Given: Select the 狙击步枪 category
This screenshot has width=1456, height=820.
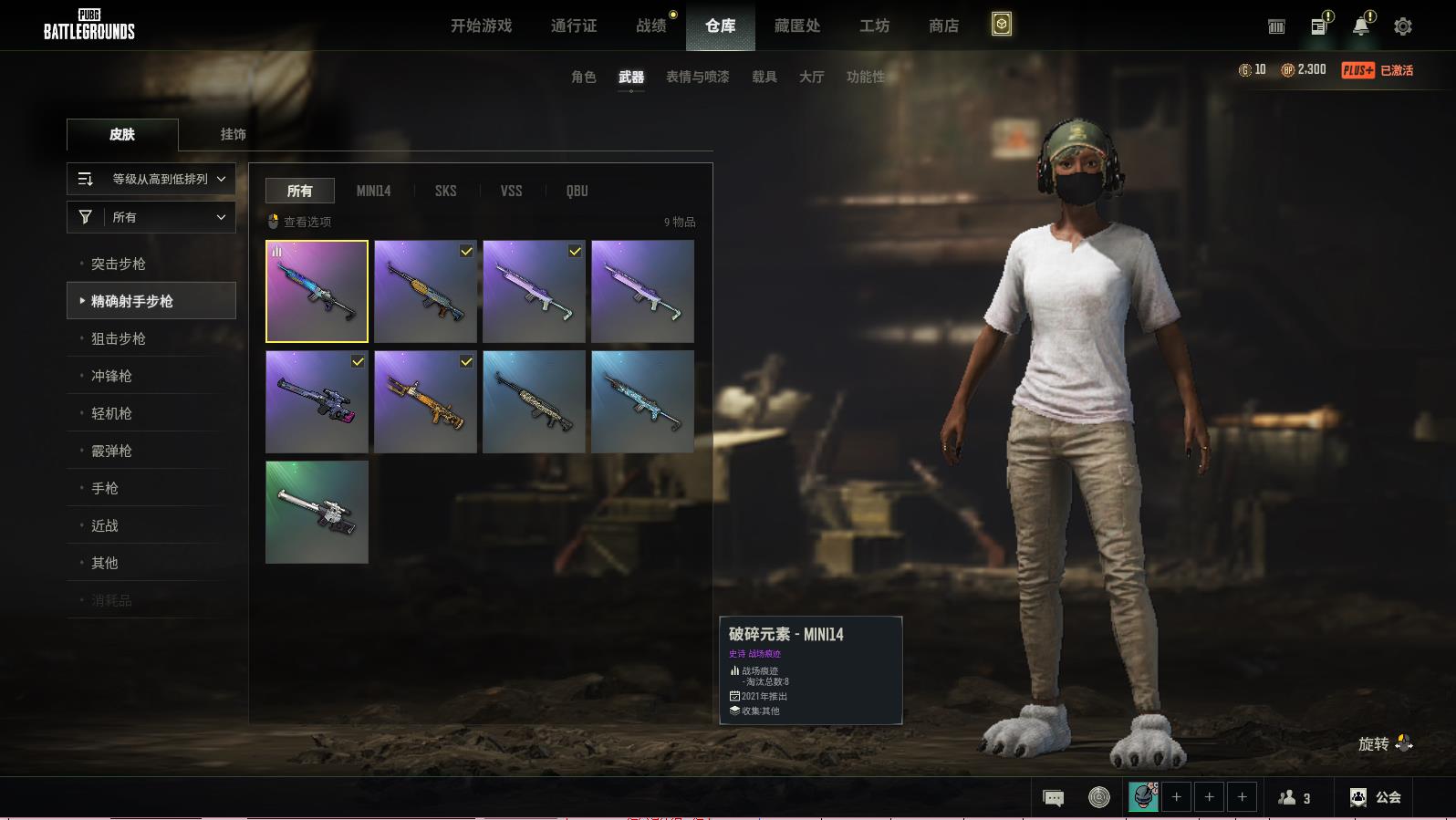Looking at the screenshot, I should pos(119,338).
